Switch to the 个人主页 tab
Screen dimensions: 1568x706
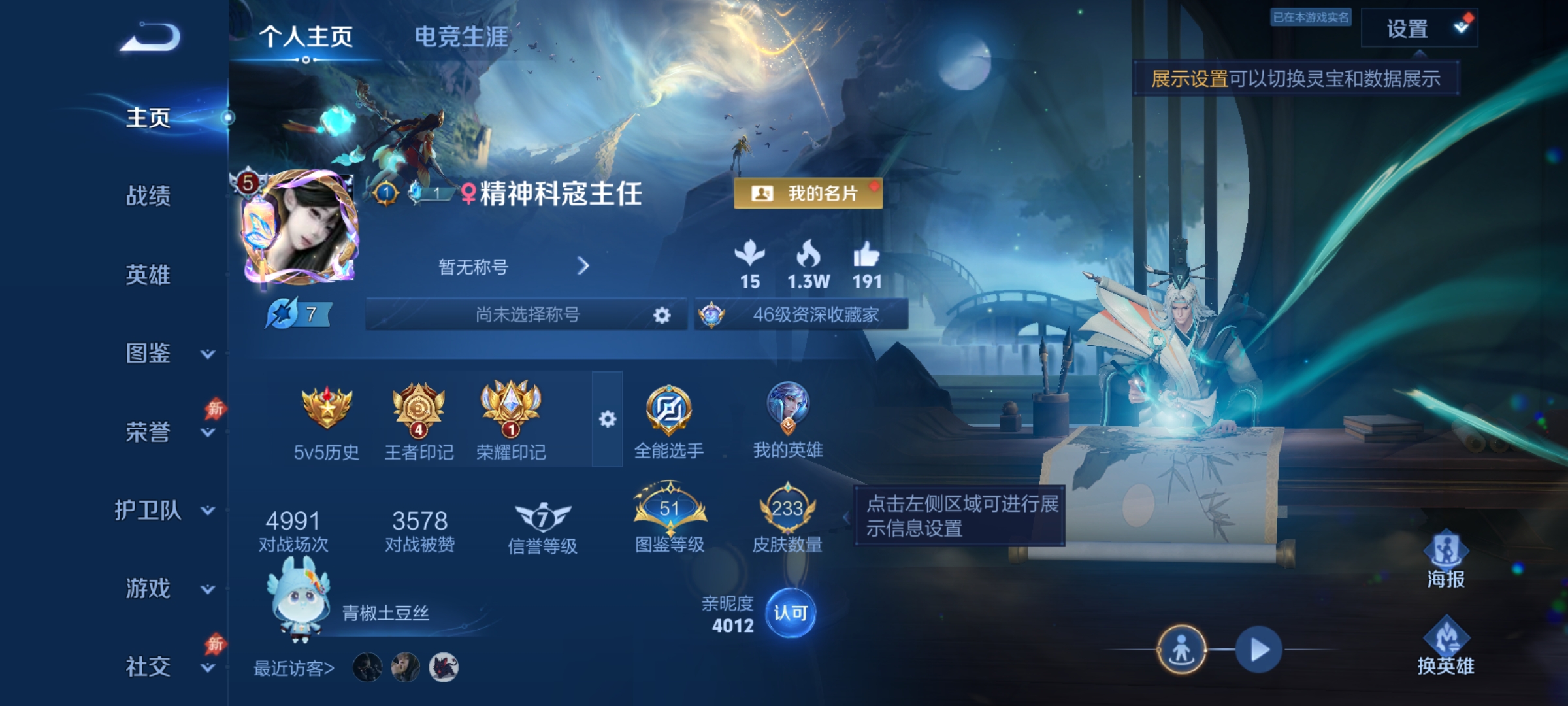point(304,37)
